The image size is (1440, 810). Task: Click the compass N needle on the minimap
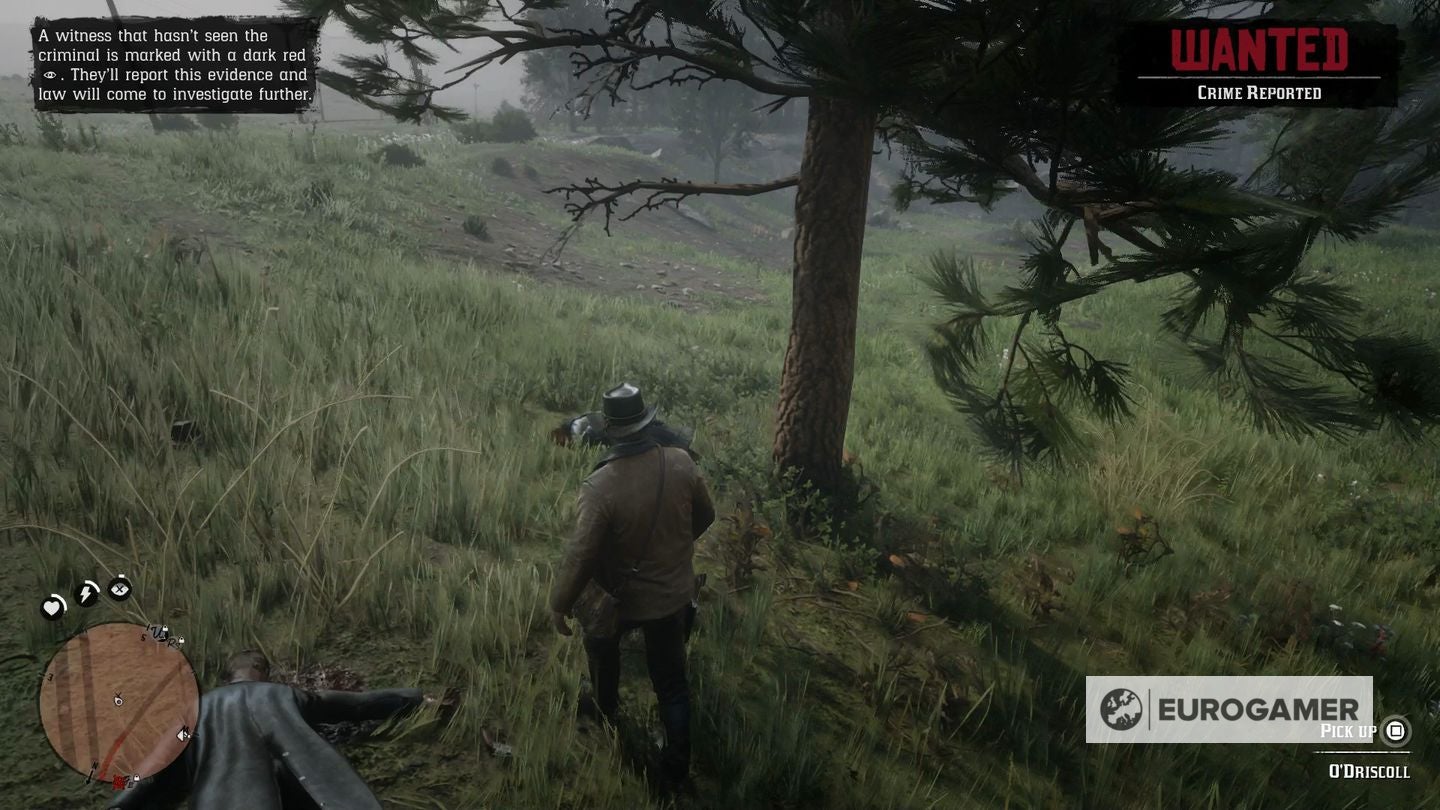click(93, 768)
